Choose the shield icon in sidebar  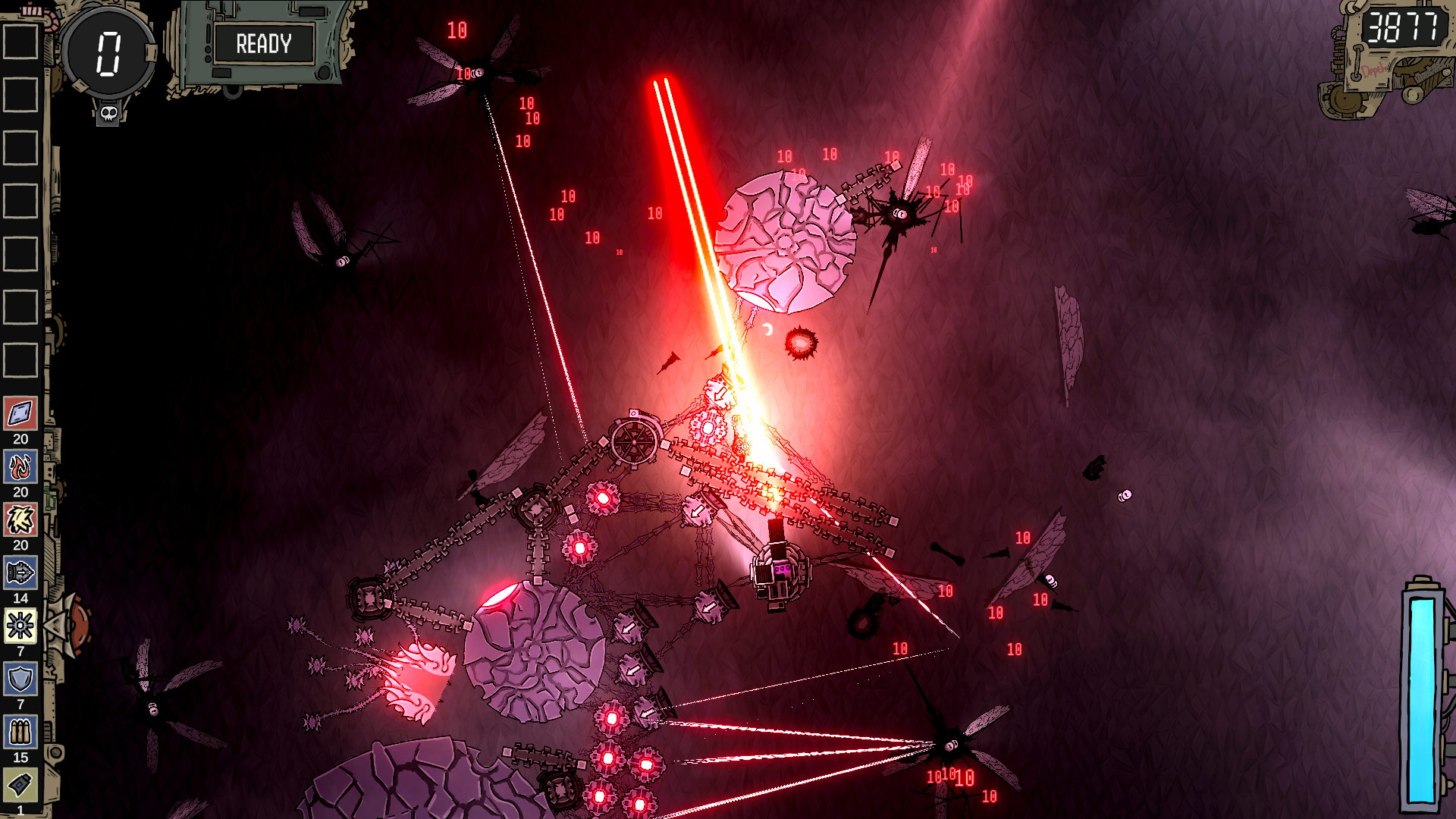pos(20,679)
